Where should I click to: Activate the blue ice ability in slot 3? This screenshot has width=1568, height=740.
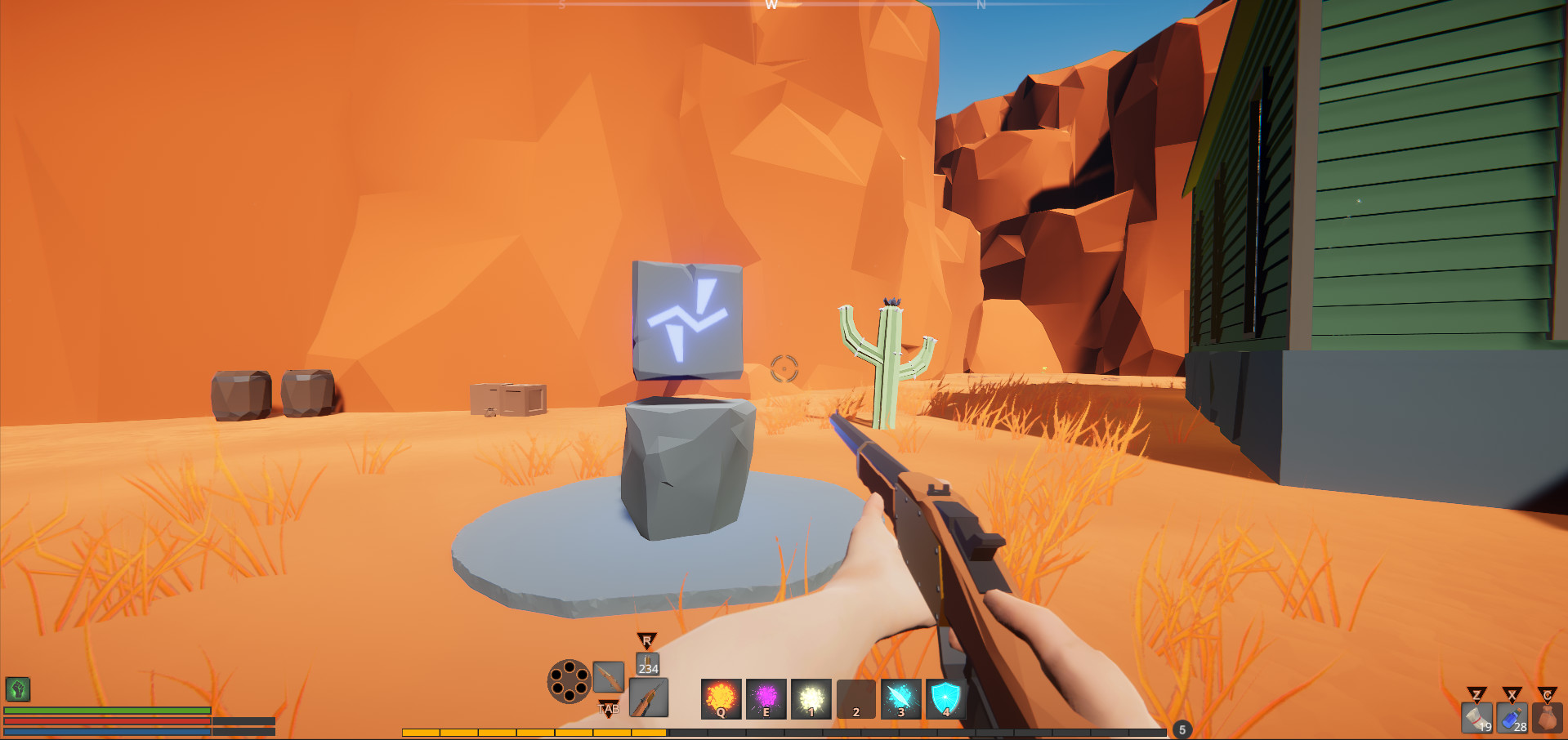900,701
